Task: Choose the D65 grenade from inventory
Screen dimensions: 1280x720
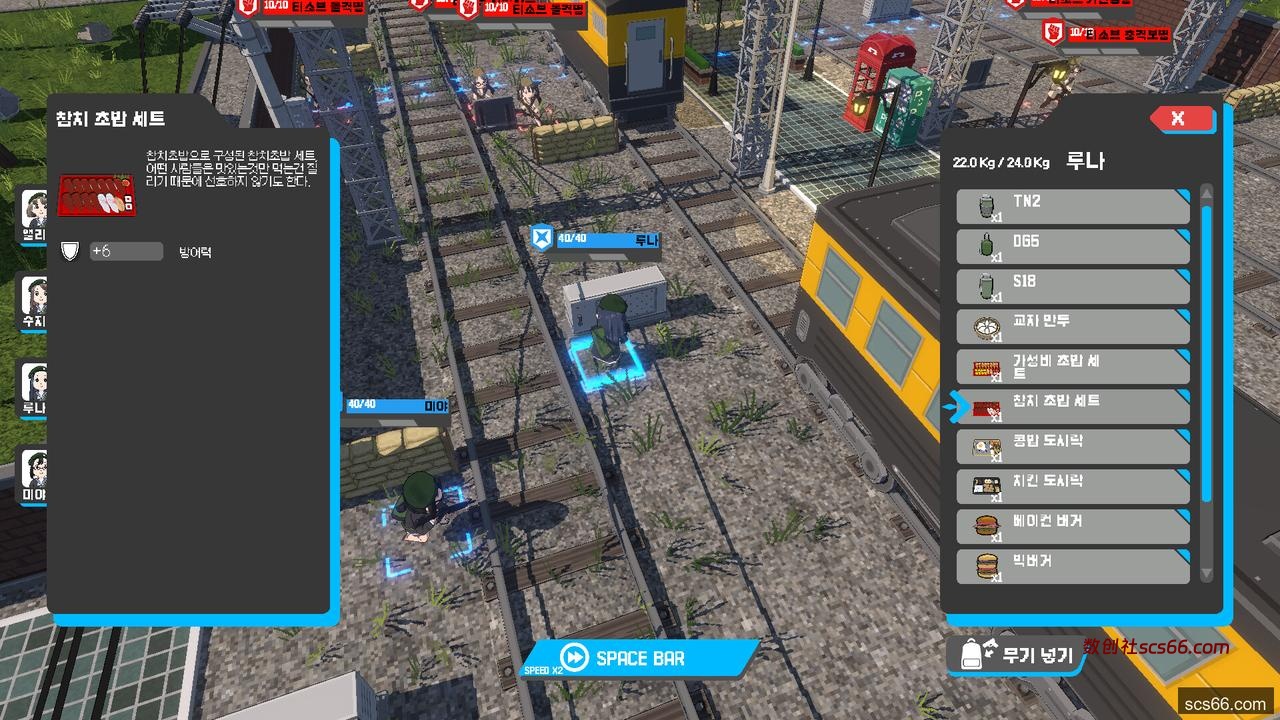Action: click(x=1073, y=247)
